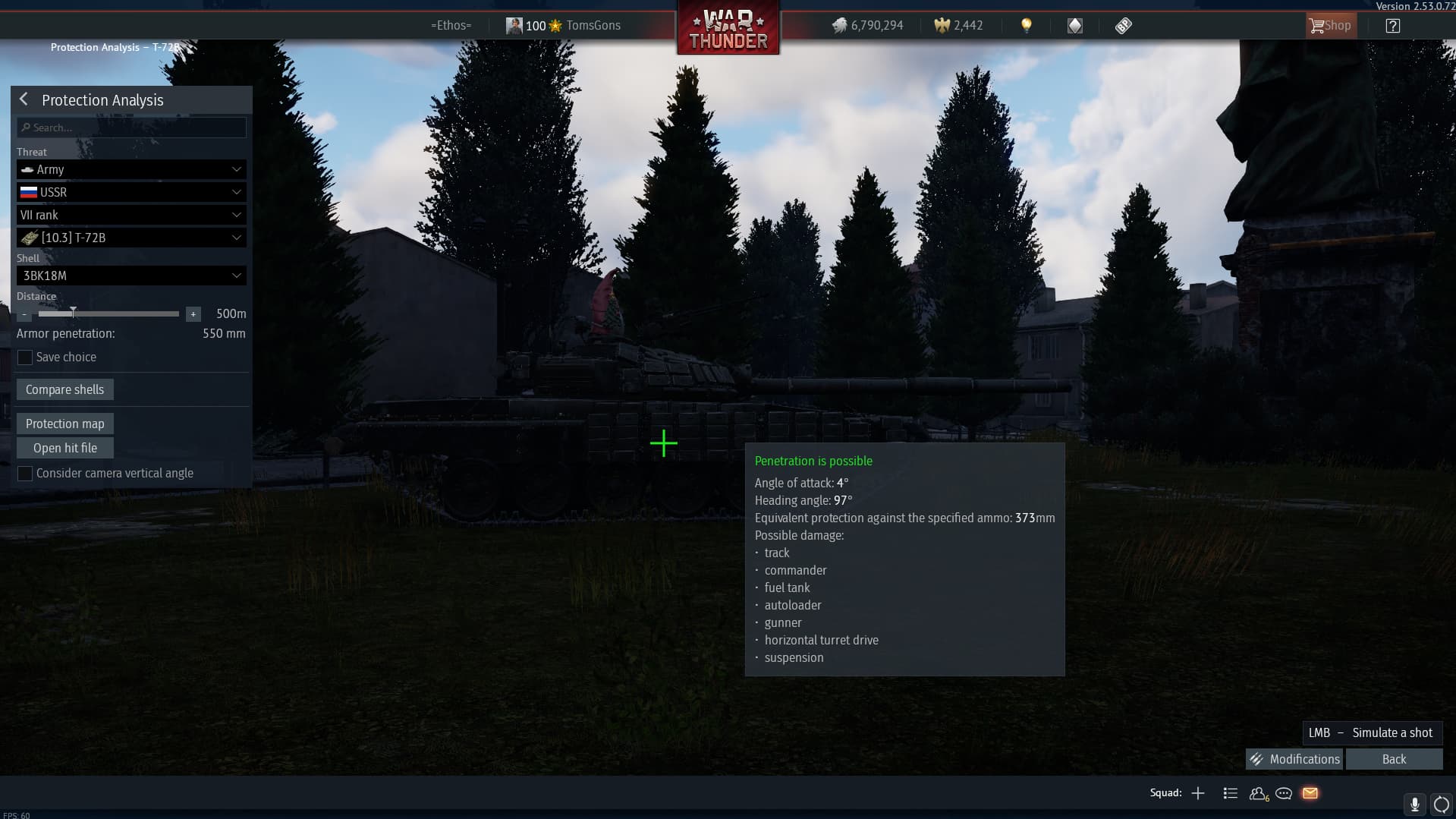Show the Protection map

[x=65, y=424]
